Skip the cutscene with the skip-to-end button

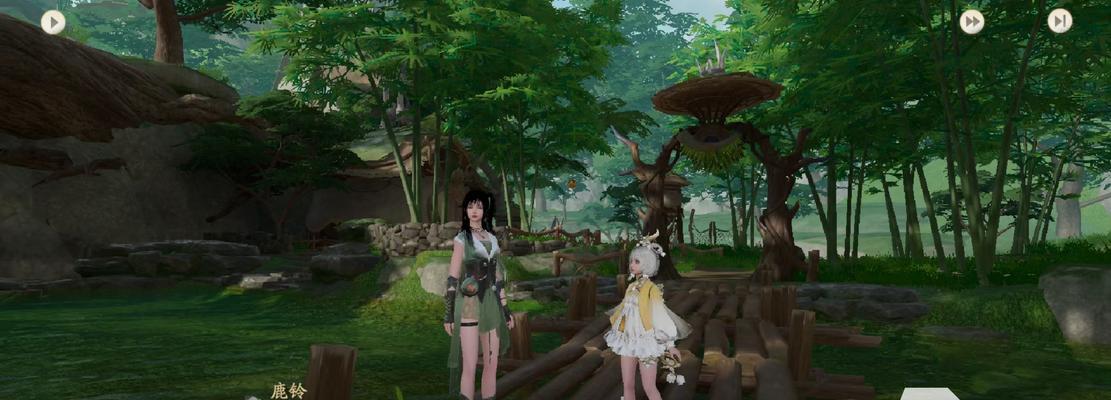pyautogui.click(x=1060, y=21)
